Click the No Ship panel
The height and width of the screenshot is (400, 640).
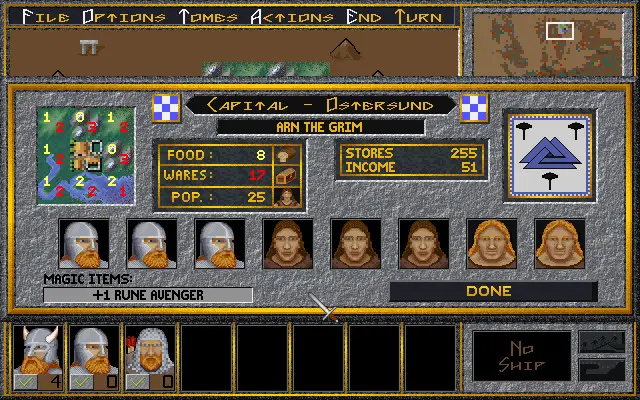point(521,356)
